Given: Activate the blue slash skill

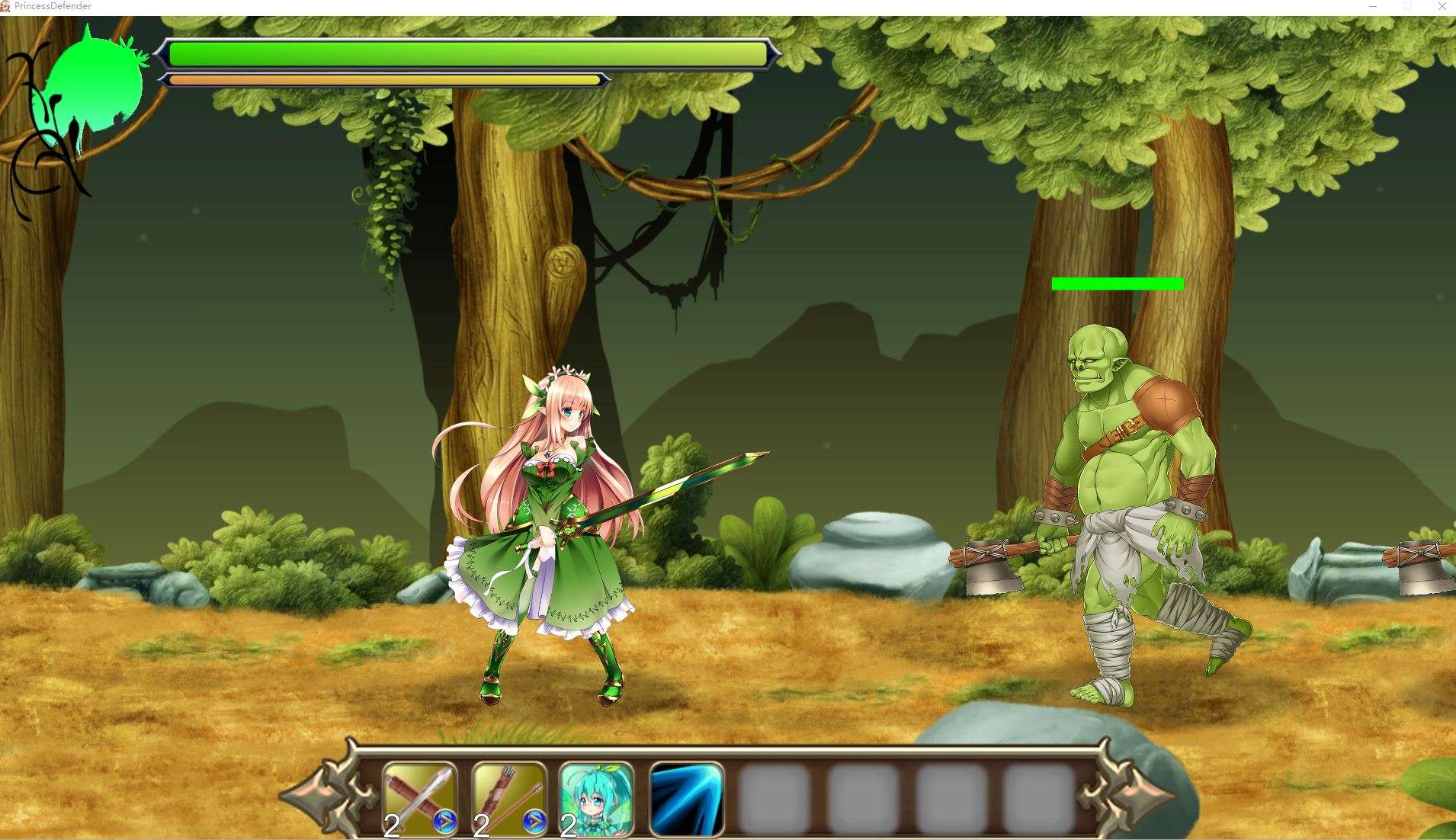Looking at the screenshot, I should click(685, 799).
